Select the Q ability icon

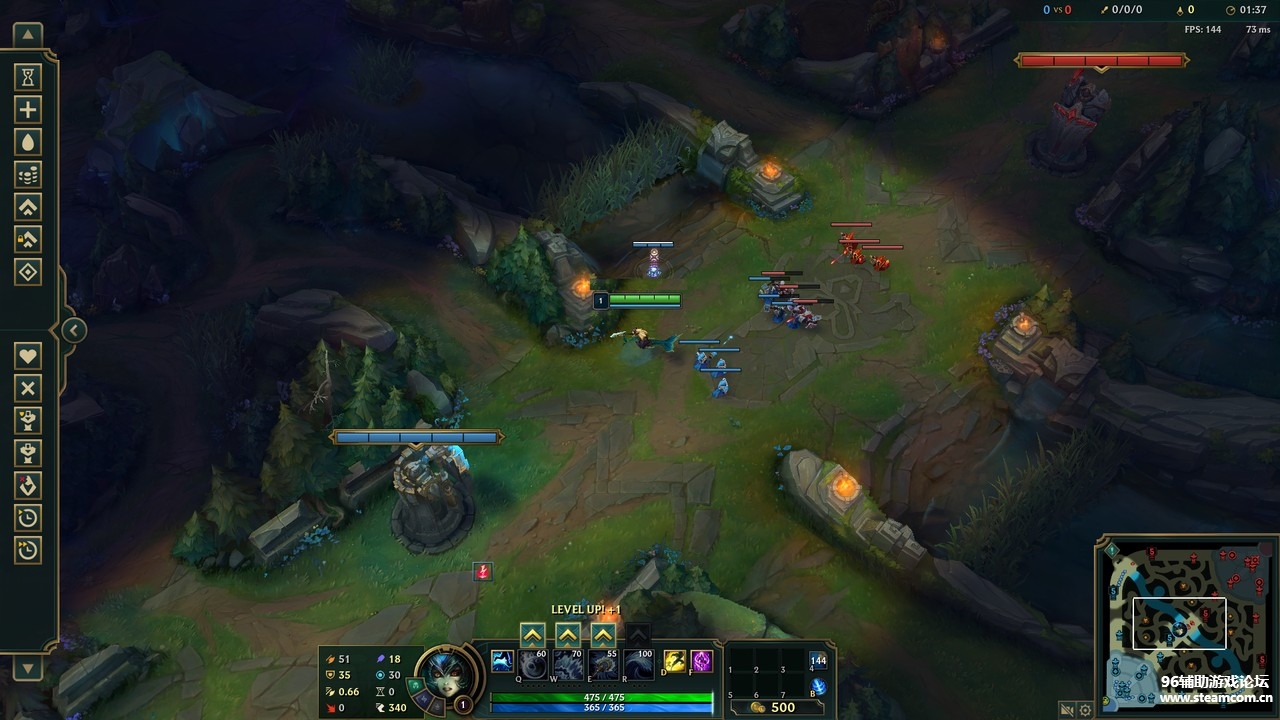coord(532,665)
